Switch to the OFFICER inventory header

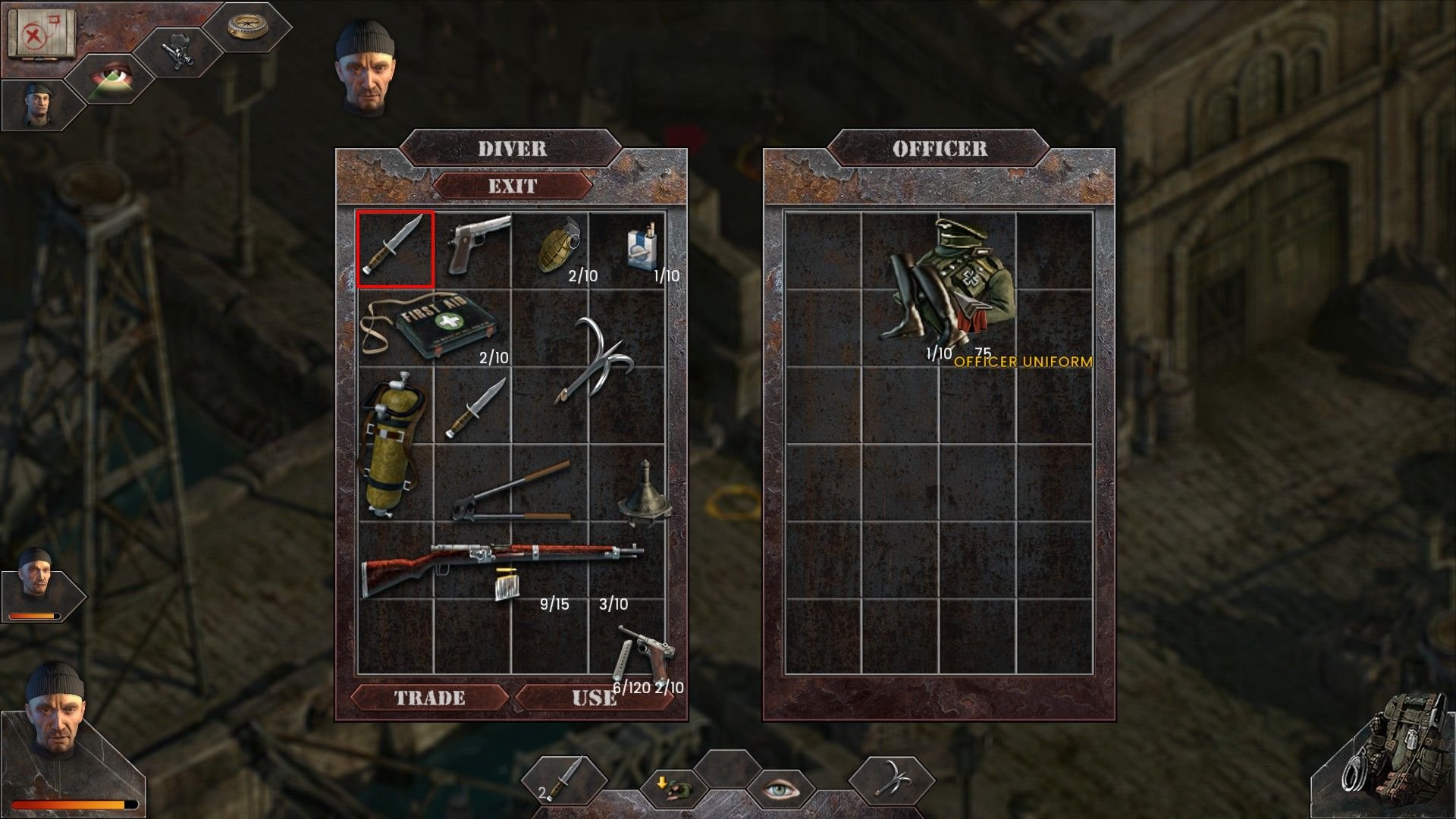[940, 149]
